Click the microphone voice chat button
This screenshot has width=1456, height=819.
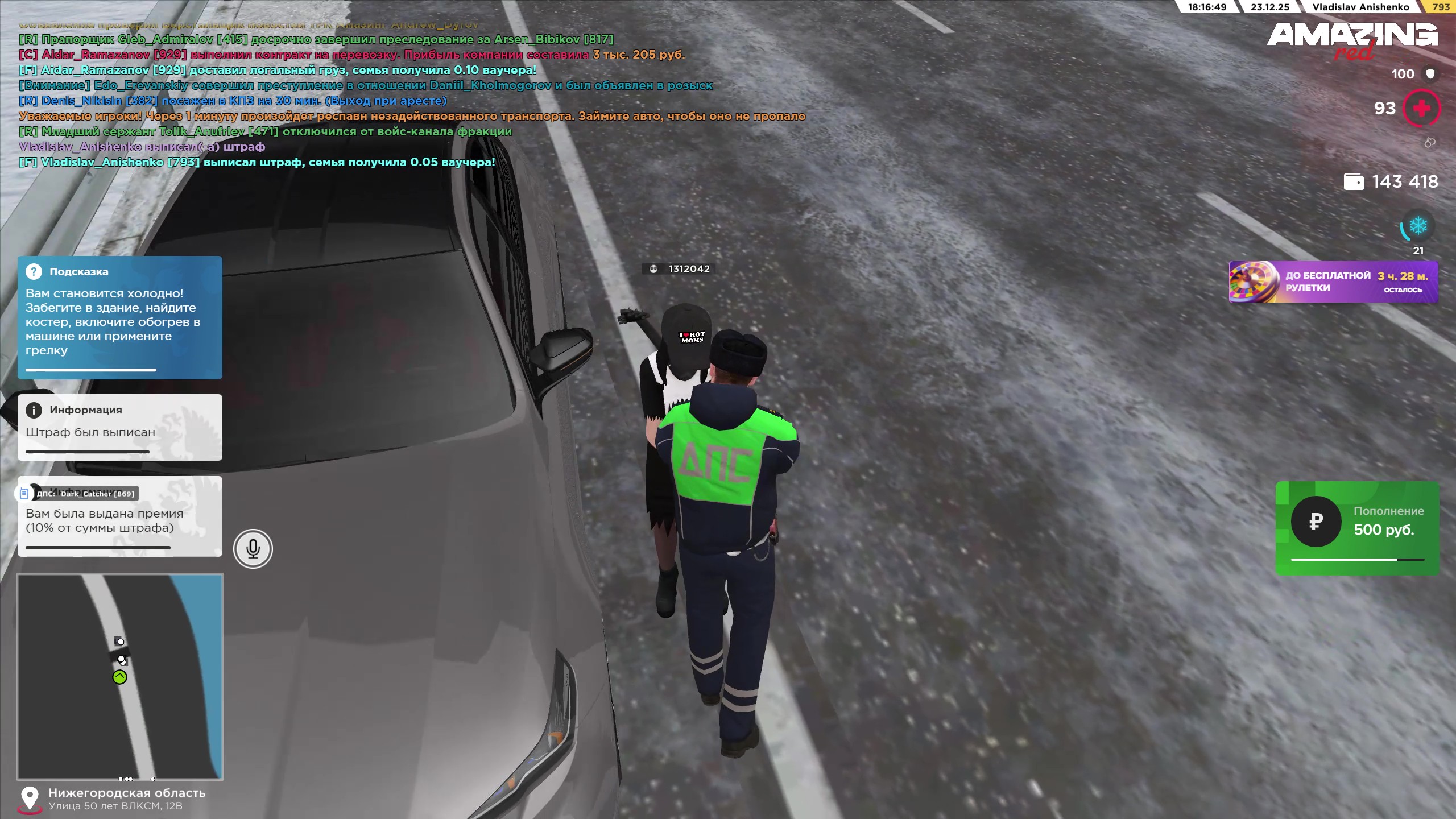tap(253, 549)
